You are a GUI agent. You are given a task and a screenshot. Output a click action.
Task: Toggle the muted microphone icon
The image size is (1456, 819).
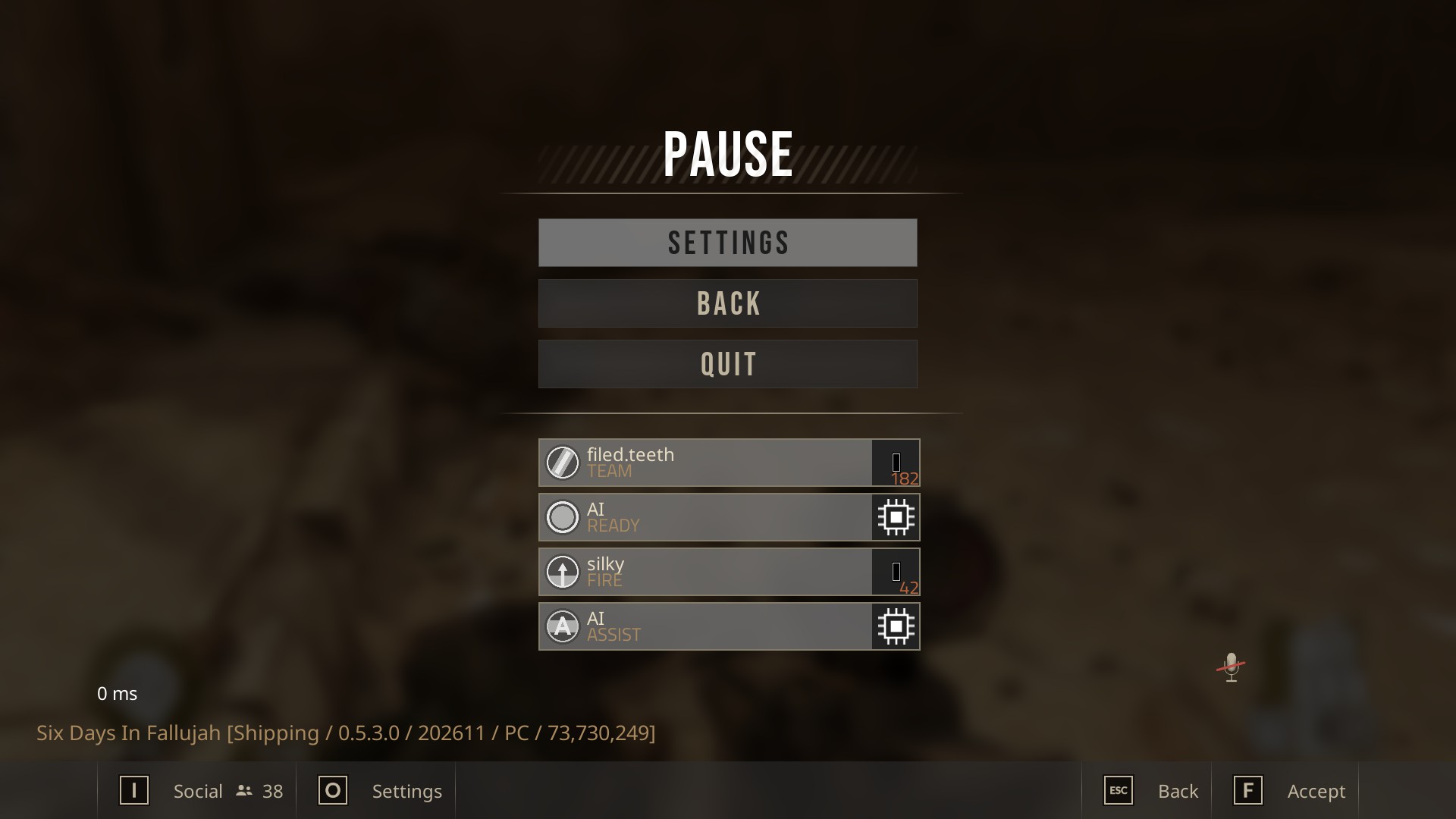(x=1231, y=667)
